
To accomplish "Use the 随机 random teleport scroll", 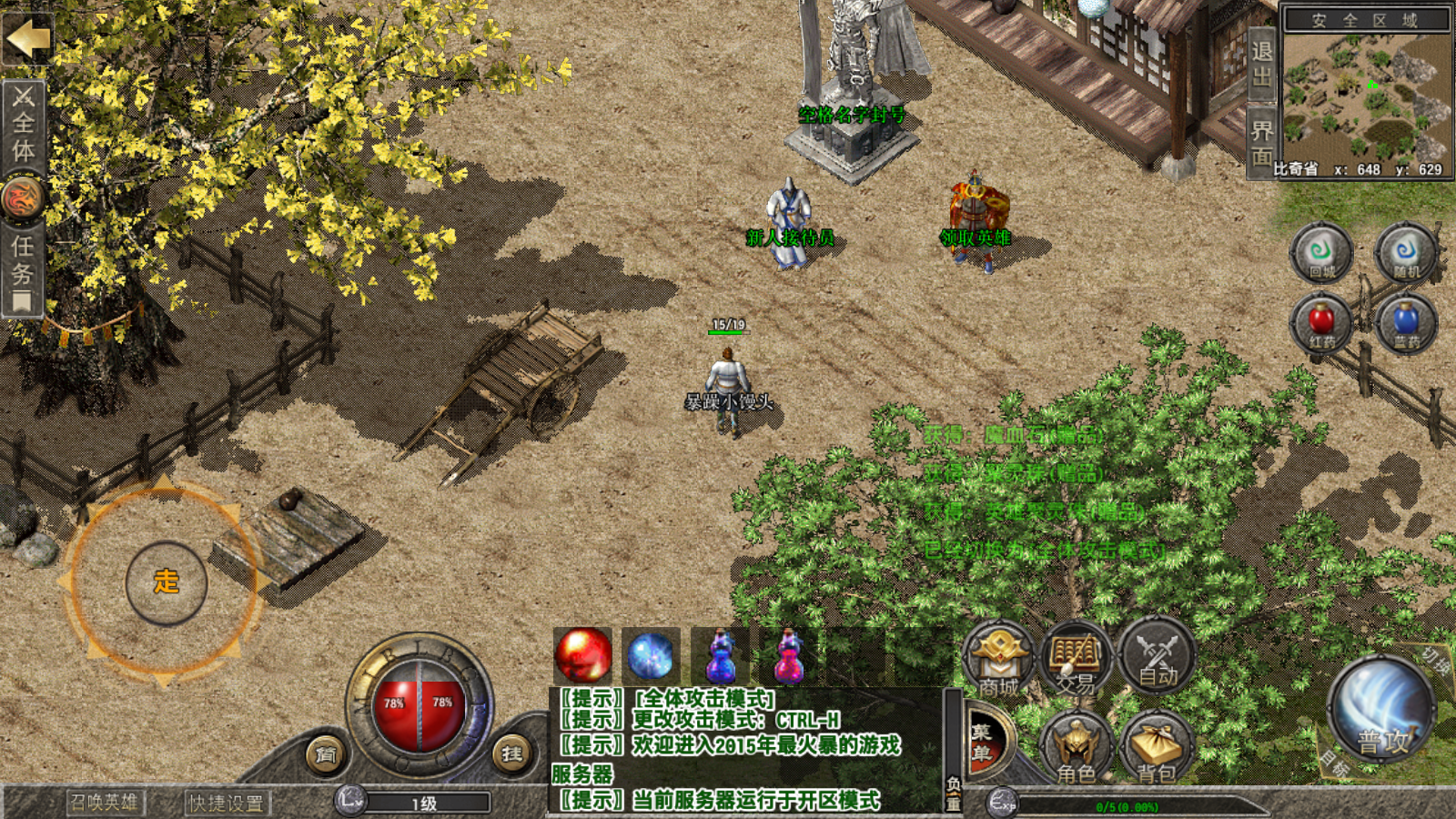I will [1406, 252].
